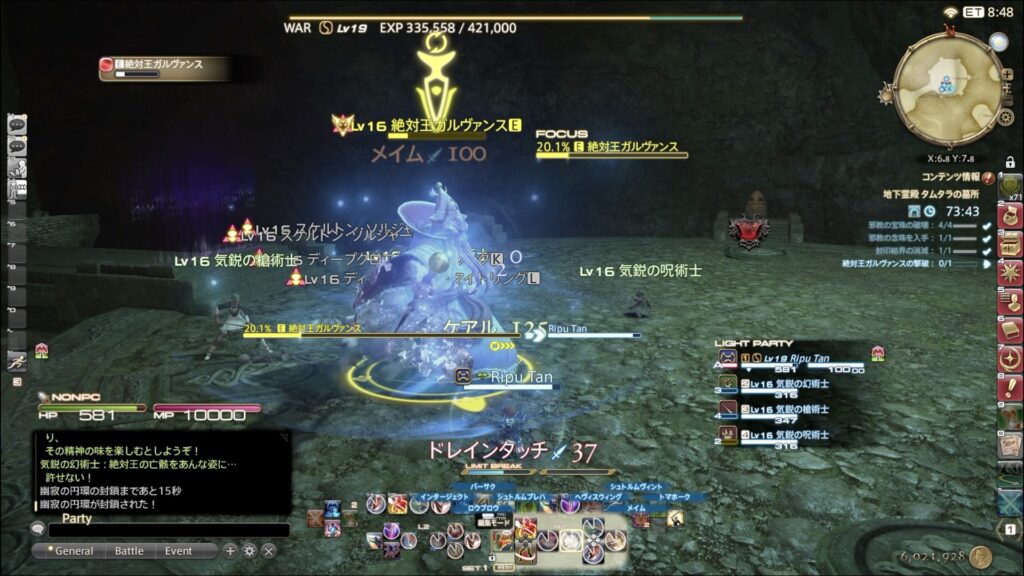Open the gil currency display
This screenshot has height=576, width=1024.
(939, 556)
